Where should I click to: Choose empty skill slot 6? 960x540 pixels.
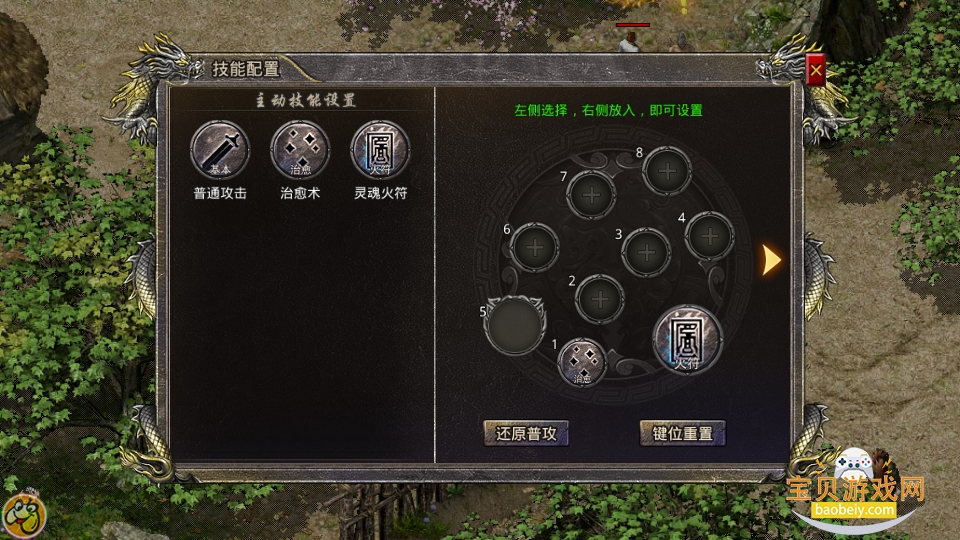[x=534, y=246]
